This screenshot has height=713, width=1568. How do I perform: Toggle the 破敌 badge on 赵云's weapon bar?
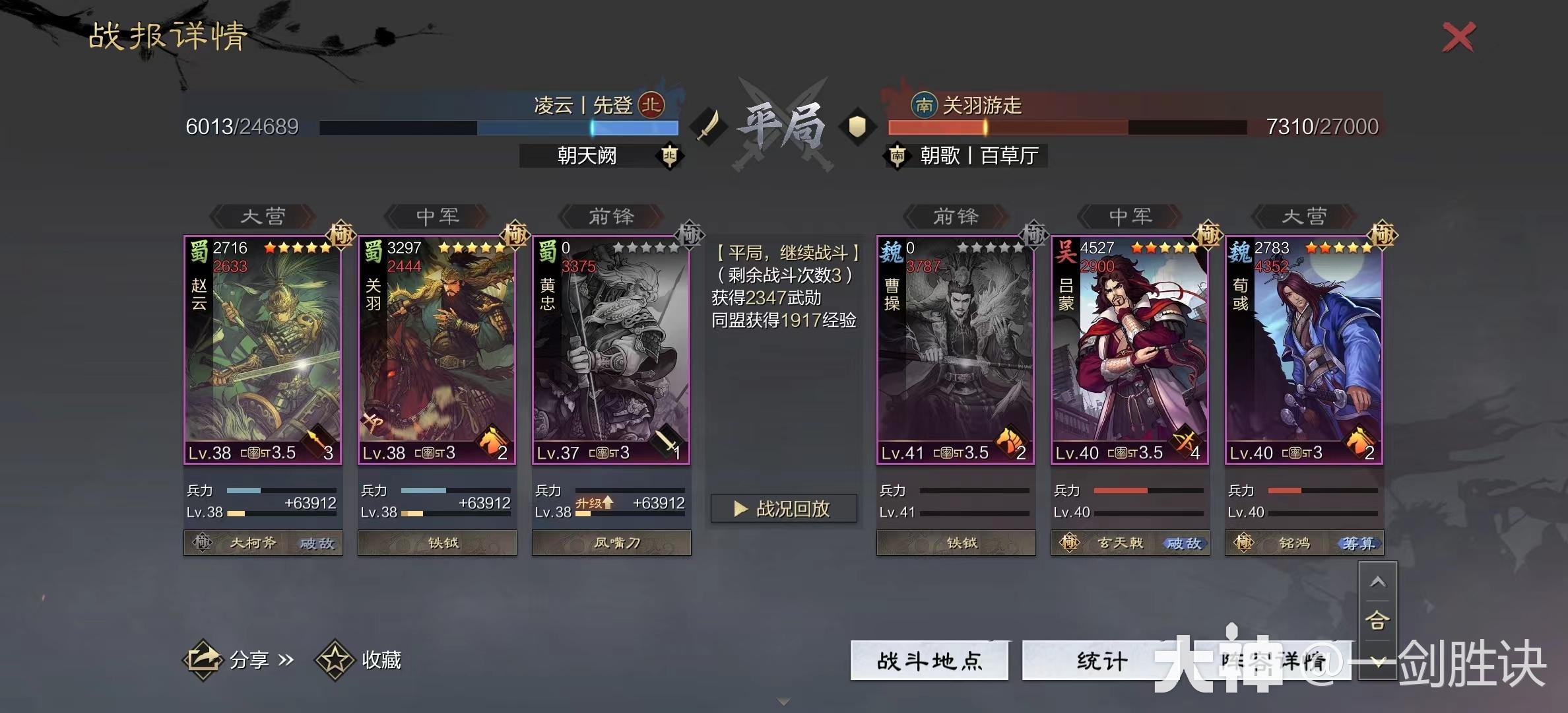pos(315,543)
